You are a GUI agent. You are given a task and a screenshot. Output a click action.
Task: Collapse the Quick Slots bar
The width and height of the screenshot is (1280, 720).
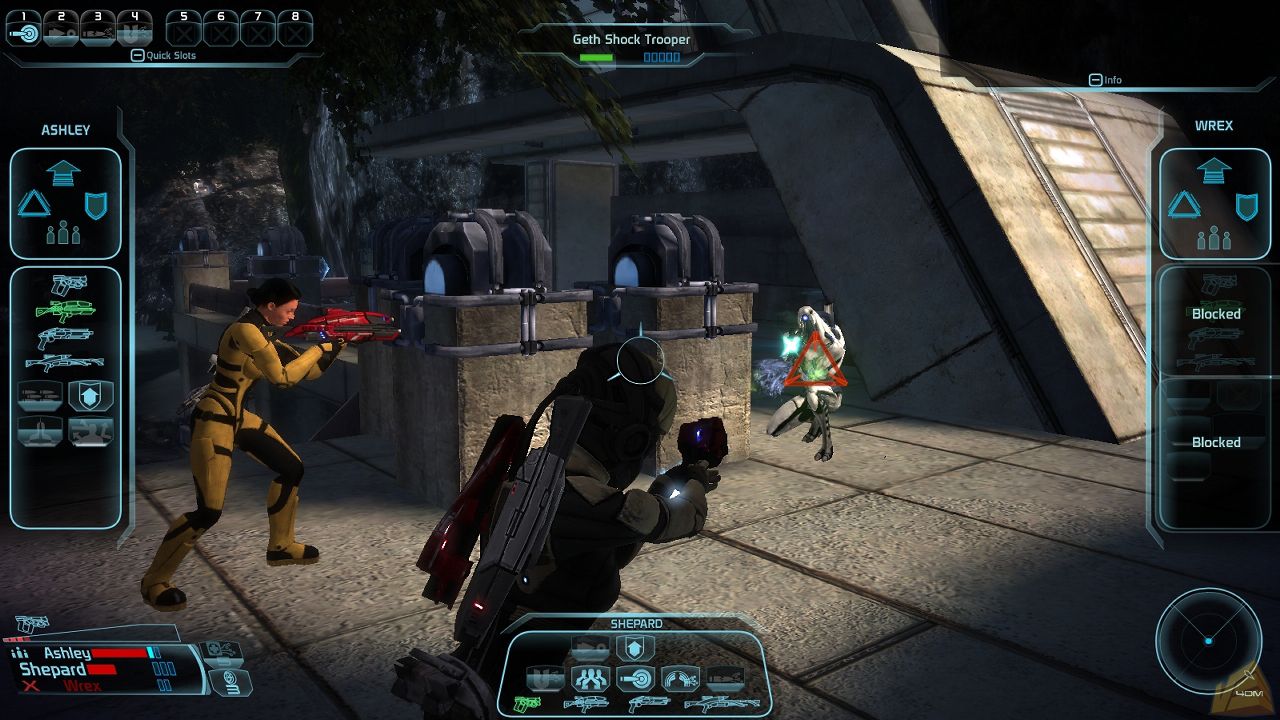coord(138,56)
